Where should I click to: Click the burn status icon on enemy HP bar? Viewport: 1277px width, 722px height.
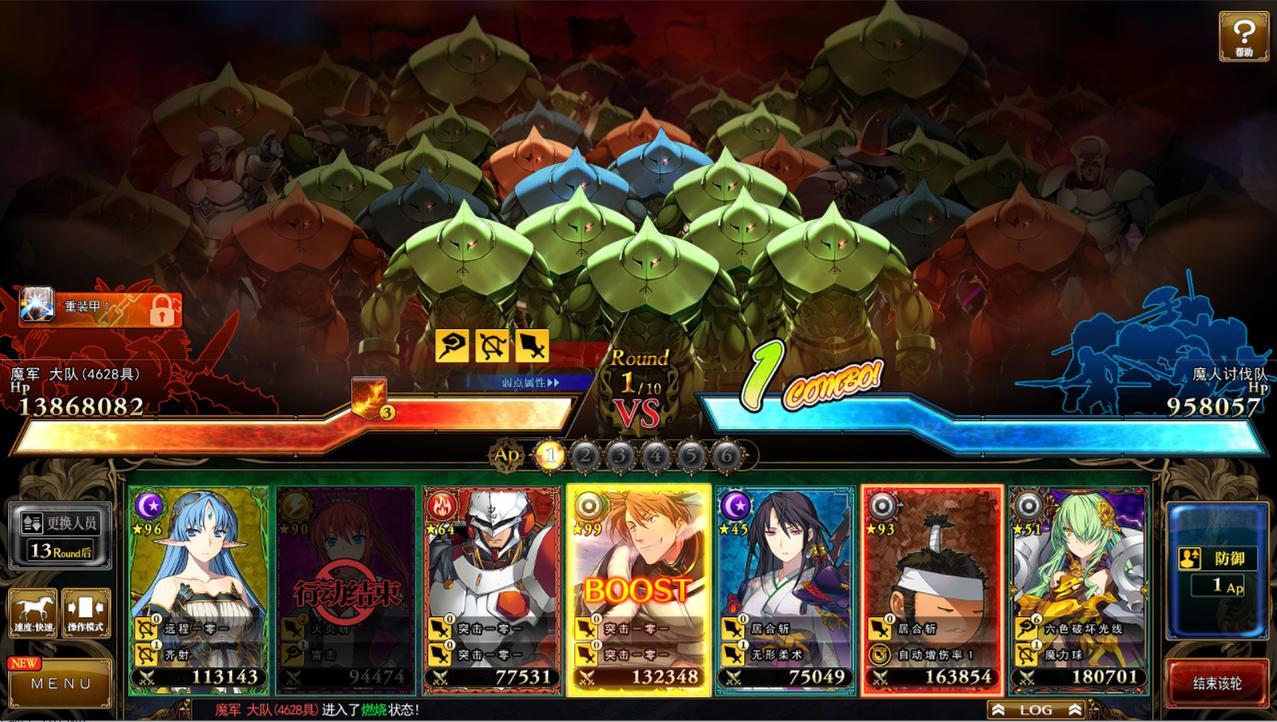point(368,397)
